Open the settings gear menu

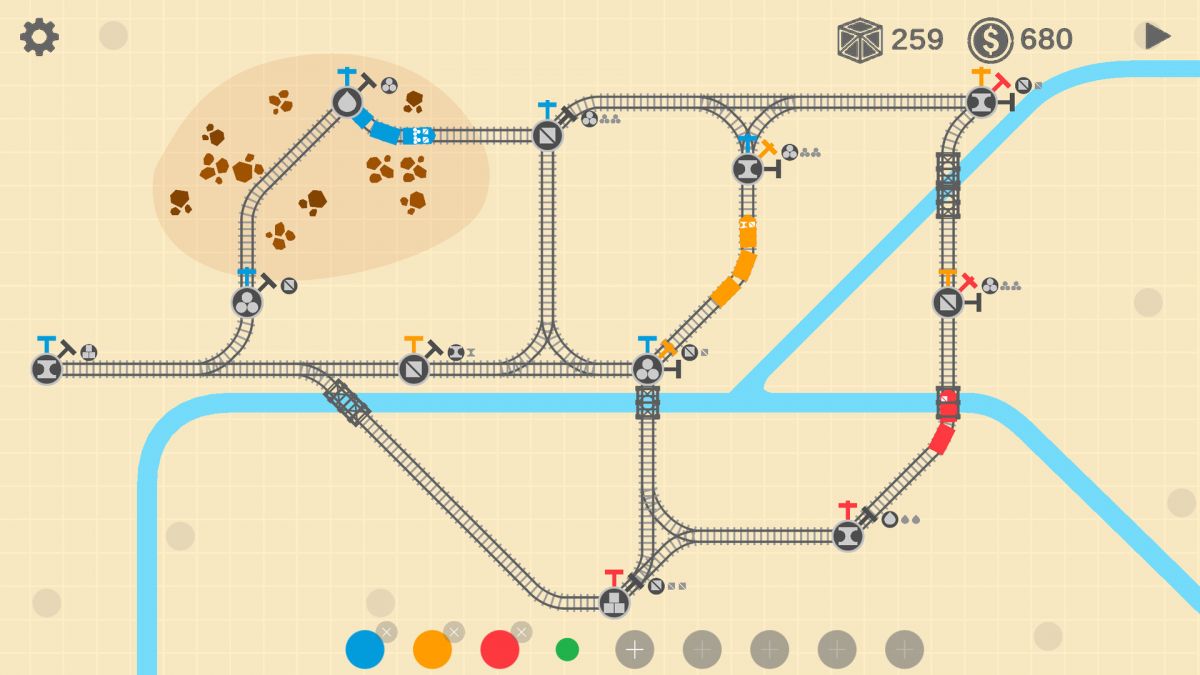pos(40,37)
